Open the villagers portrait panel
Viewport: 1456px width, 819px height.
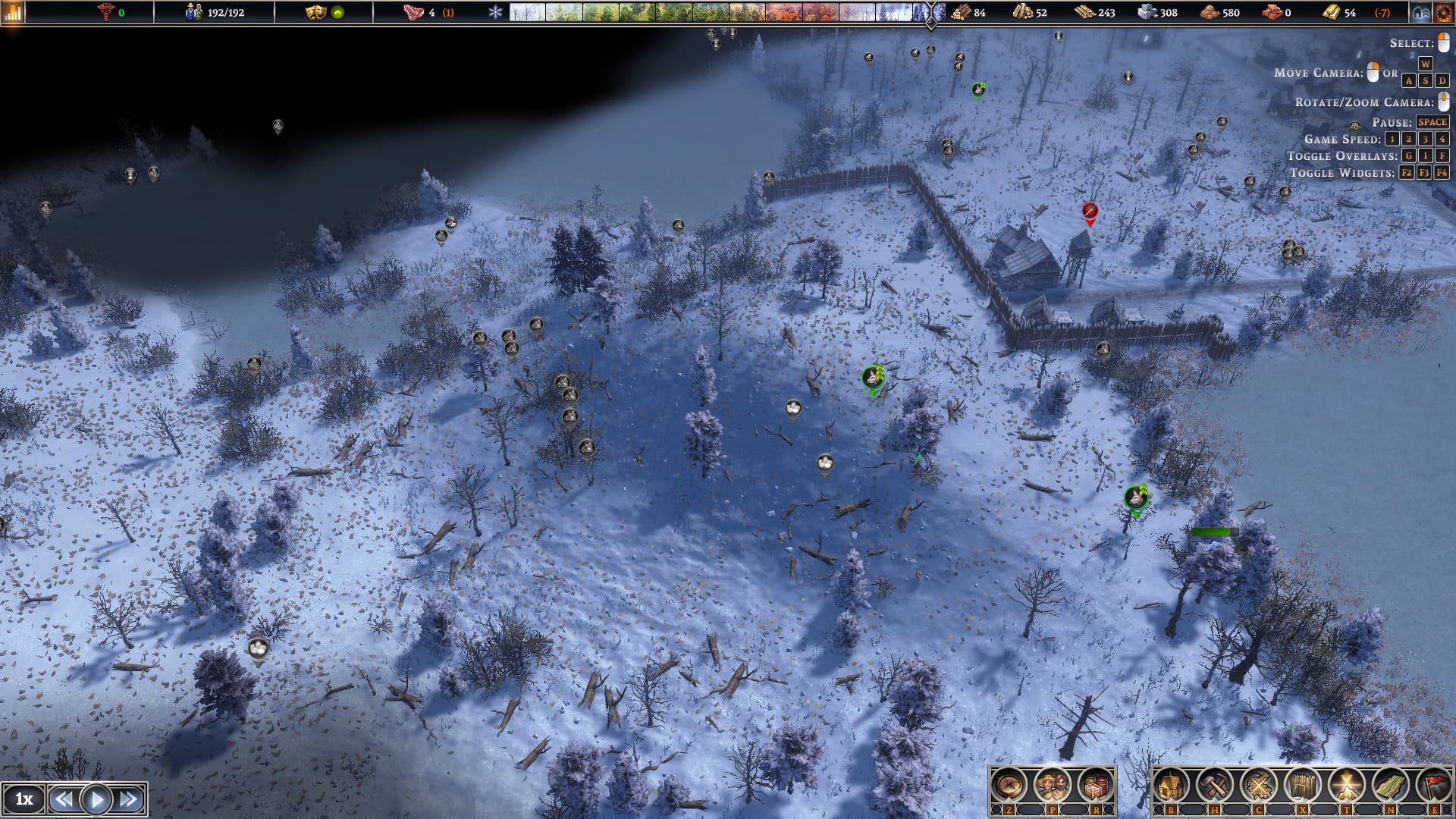1053,786
